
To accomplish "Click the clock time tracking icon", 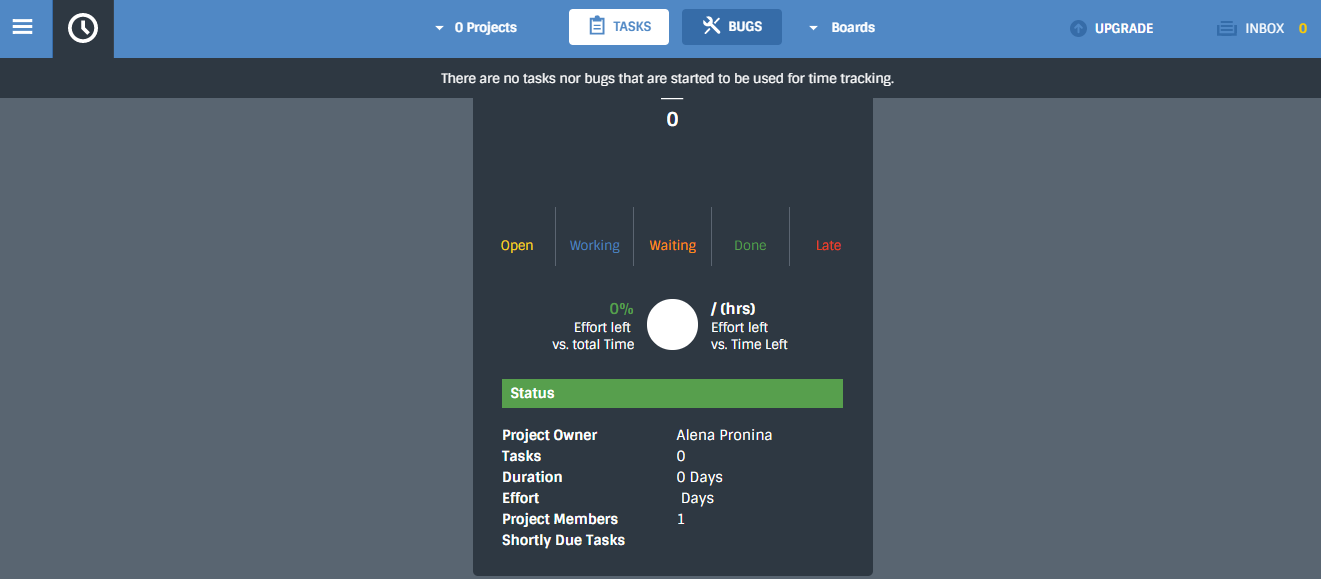I will point(83,28).
